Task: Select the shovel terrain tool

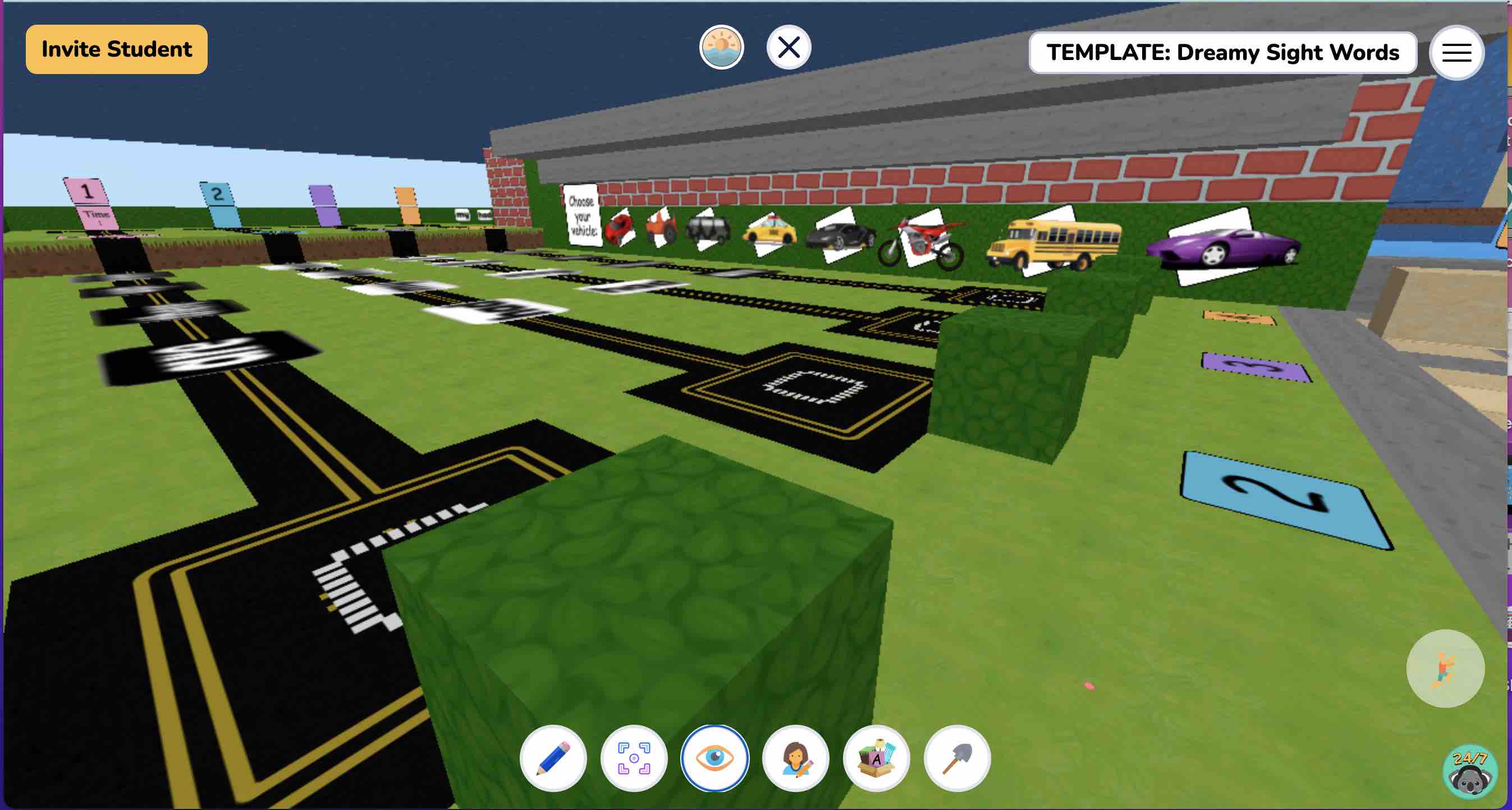Action: click(957, 758)
